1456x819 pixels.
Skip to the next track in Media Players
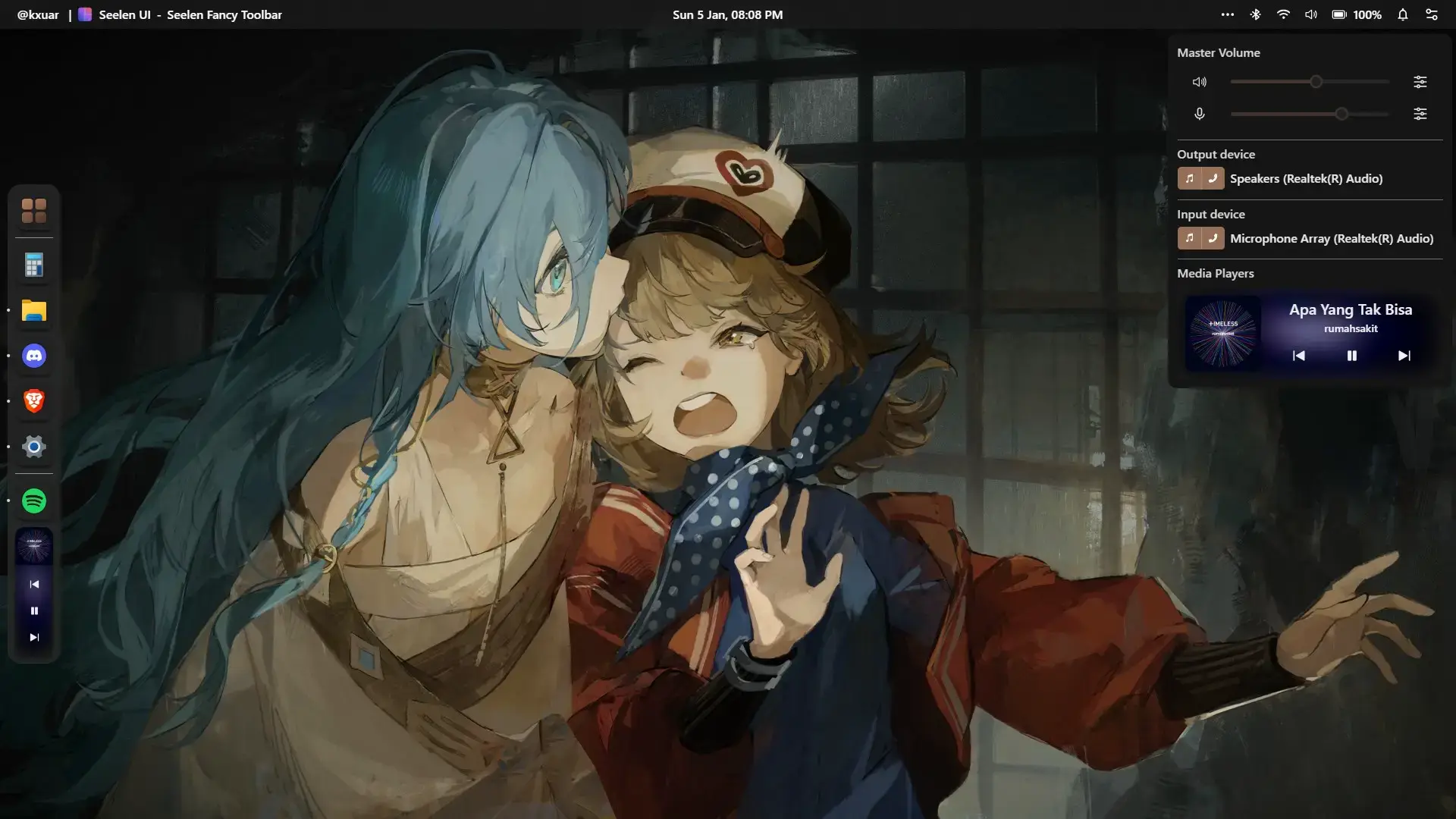(1404, 355)
